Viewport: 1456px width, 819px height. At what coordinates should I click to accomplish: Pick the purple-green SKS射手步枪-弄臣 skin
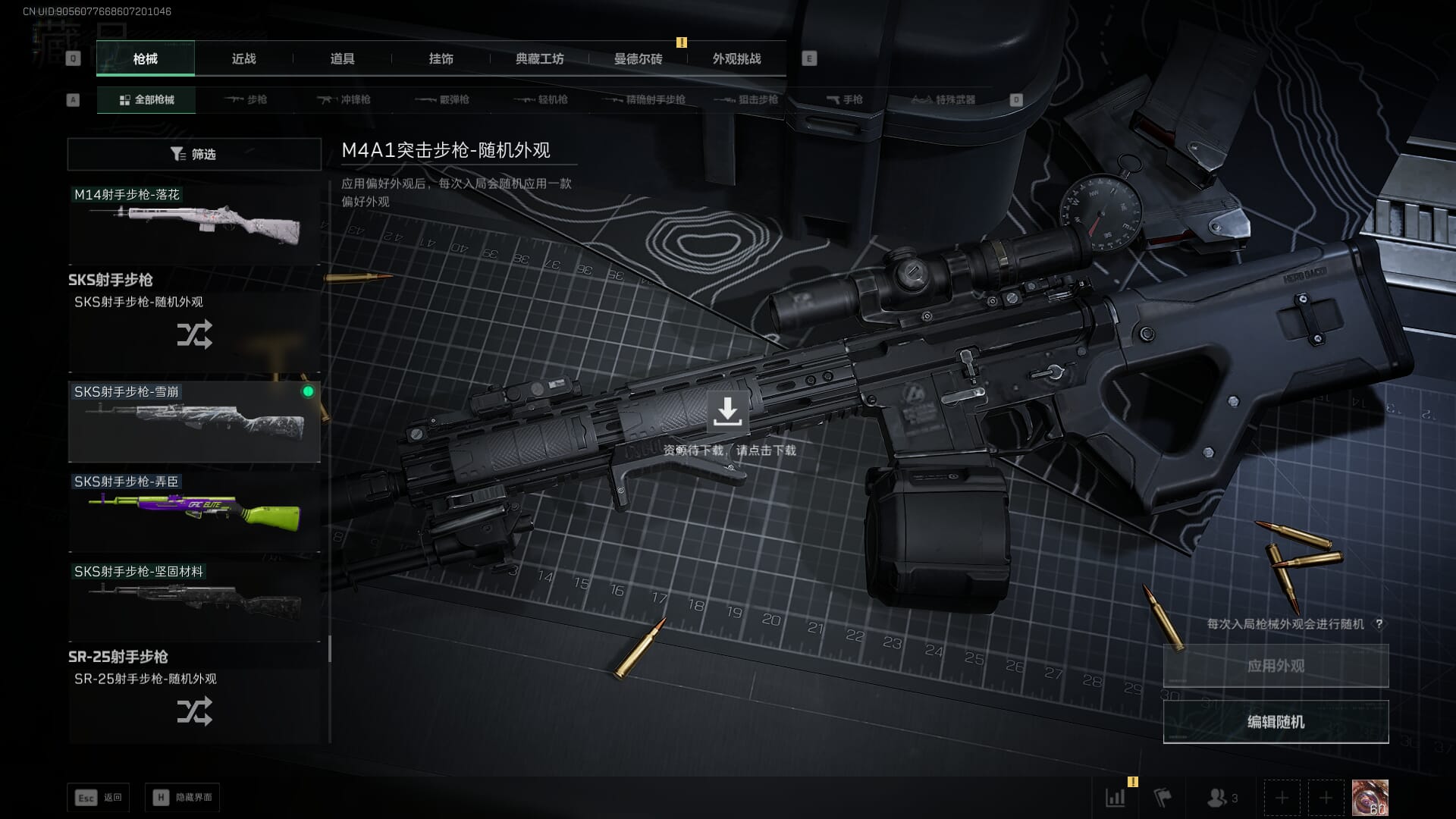tap(194, 512)
